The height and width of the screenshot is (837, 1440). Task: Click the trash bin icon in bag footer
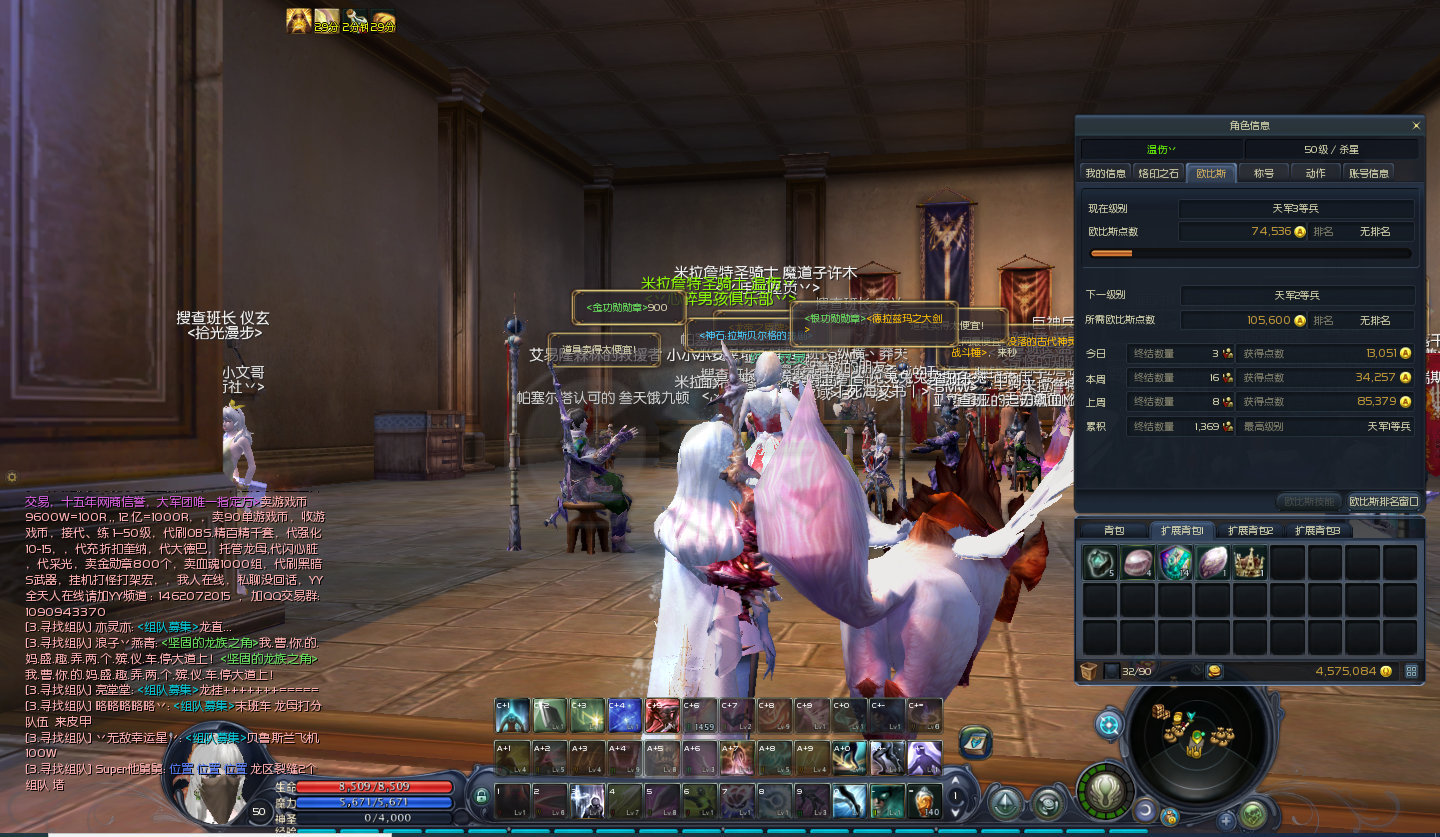1089,671
